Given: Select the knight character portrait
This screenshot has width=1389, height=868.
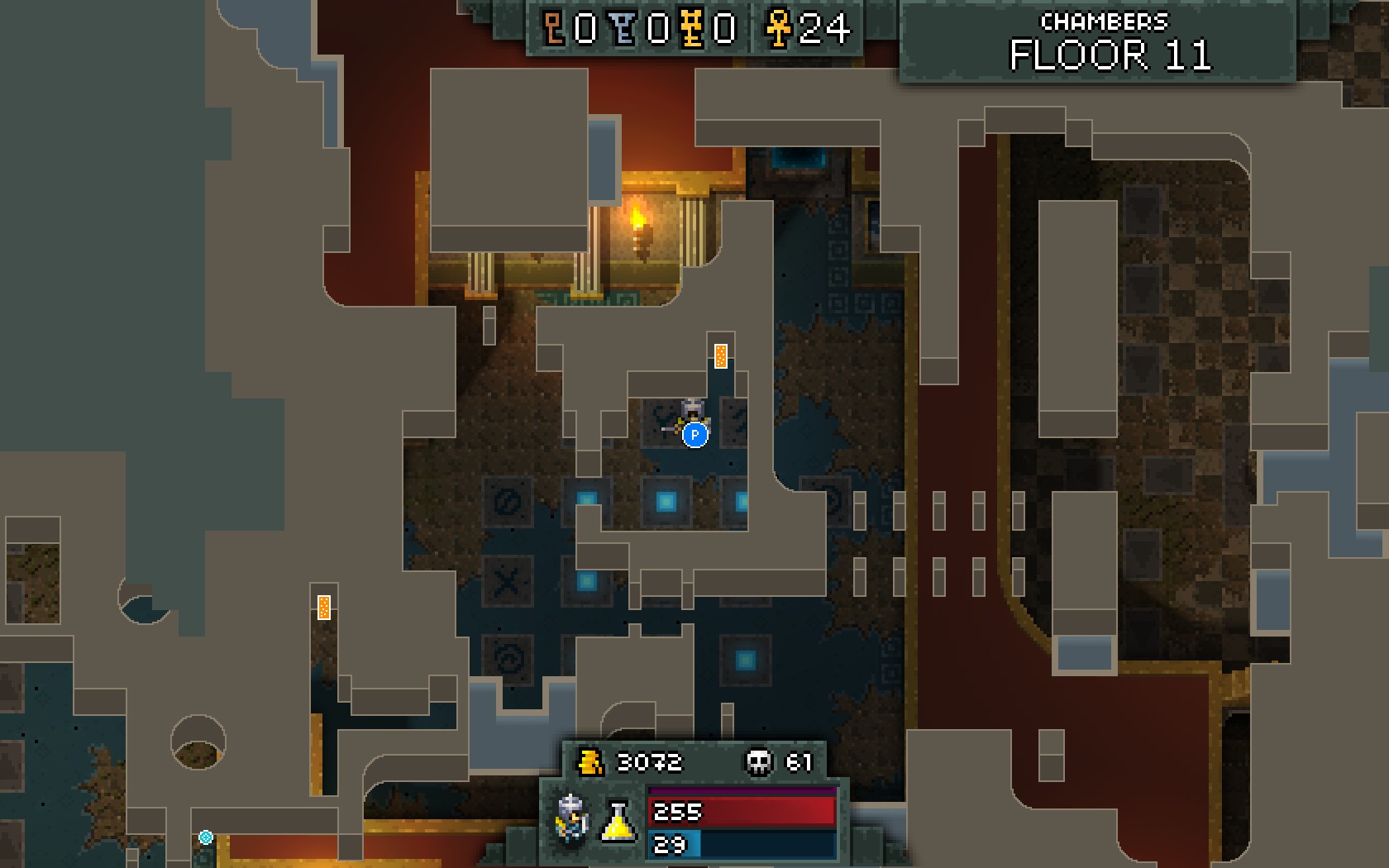Looking at the screenshot, I should tap(572, 818).
